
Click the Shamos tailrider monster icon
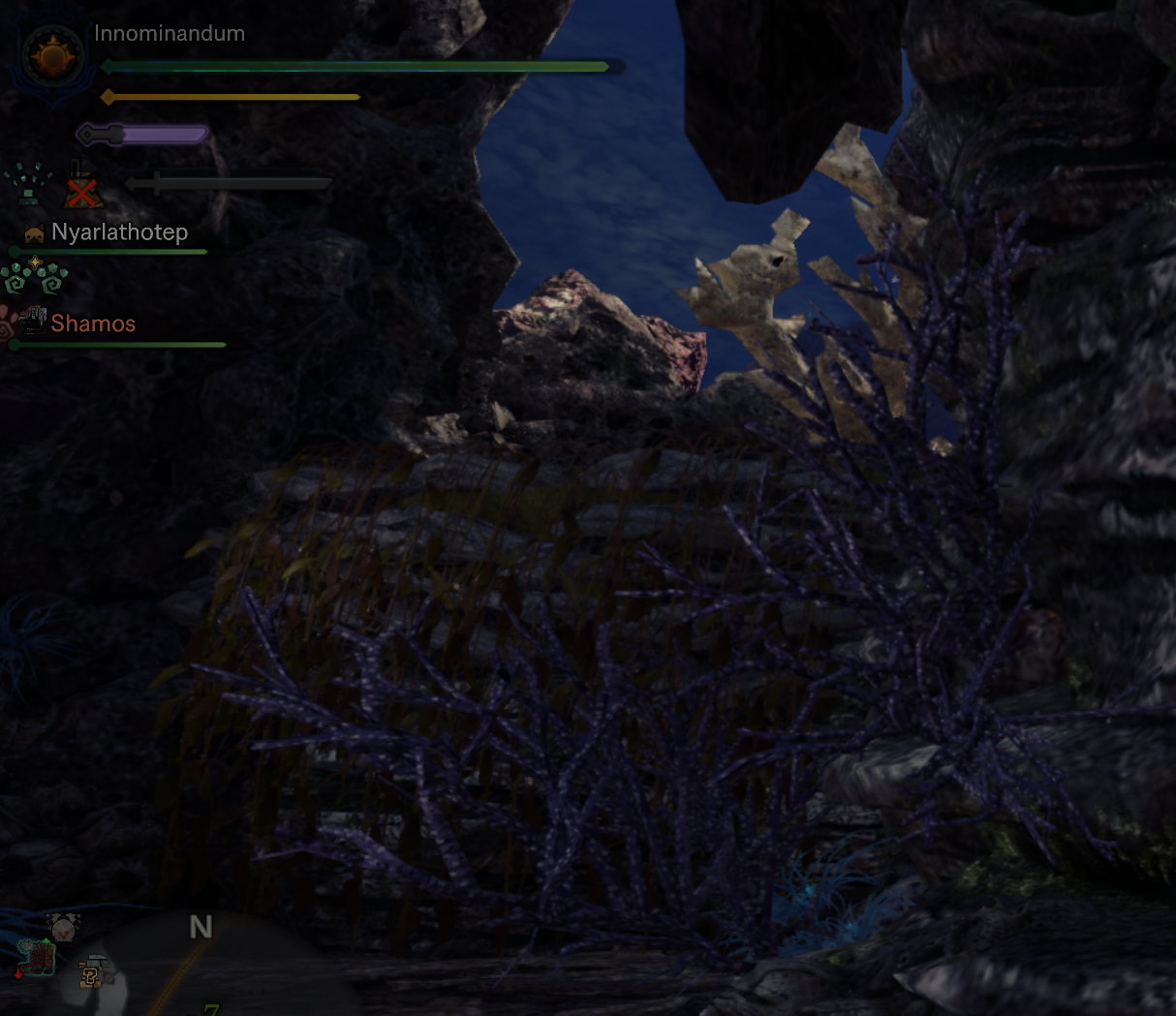33,319
